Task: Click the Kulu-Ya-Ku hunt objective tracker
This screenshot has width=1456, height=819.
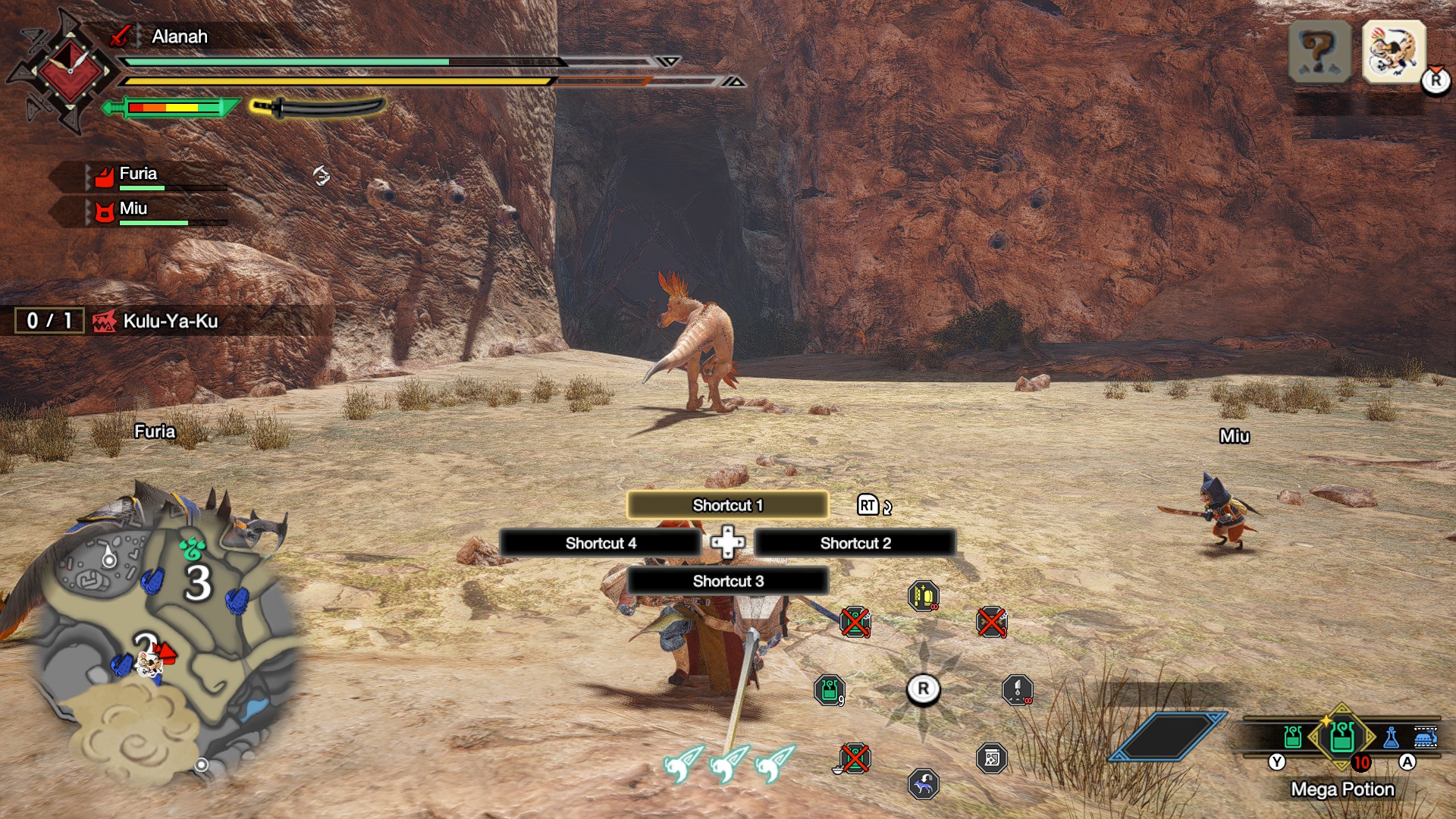Action: click(170, 321)
